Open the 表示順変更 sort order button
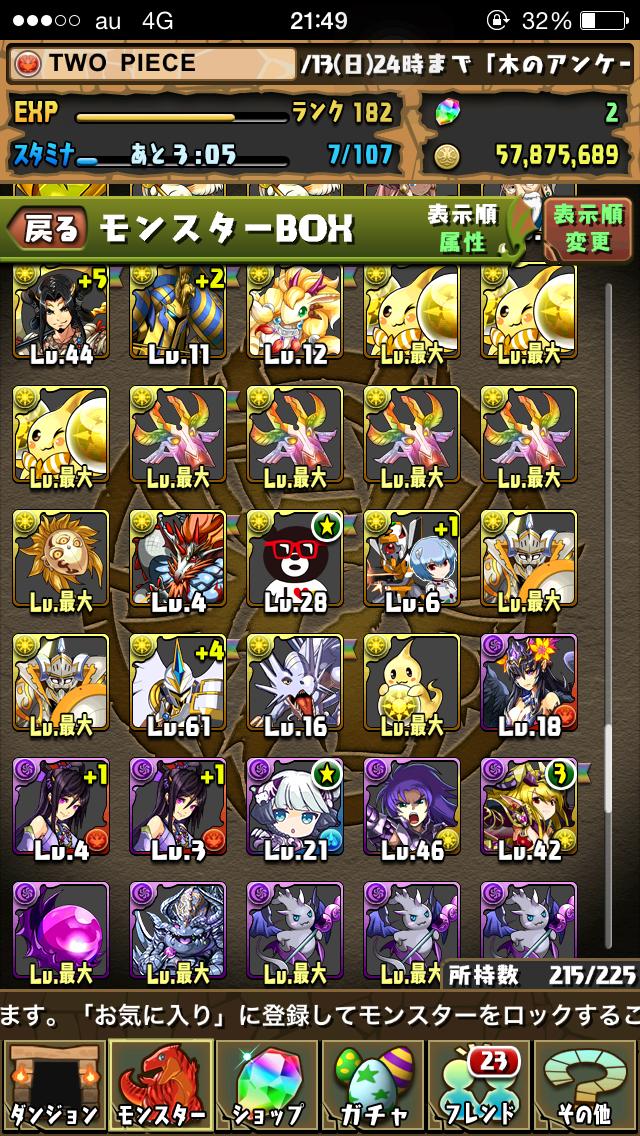 (x=588, y=228)
